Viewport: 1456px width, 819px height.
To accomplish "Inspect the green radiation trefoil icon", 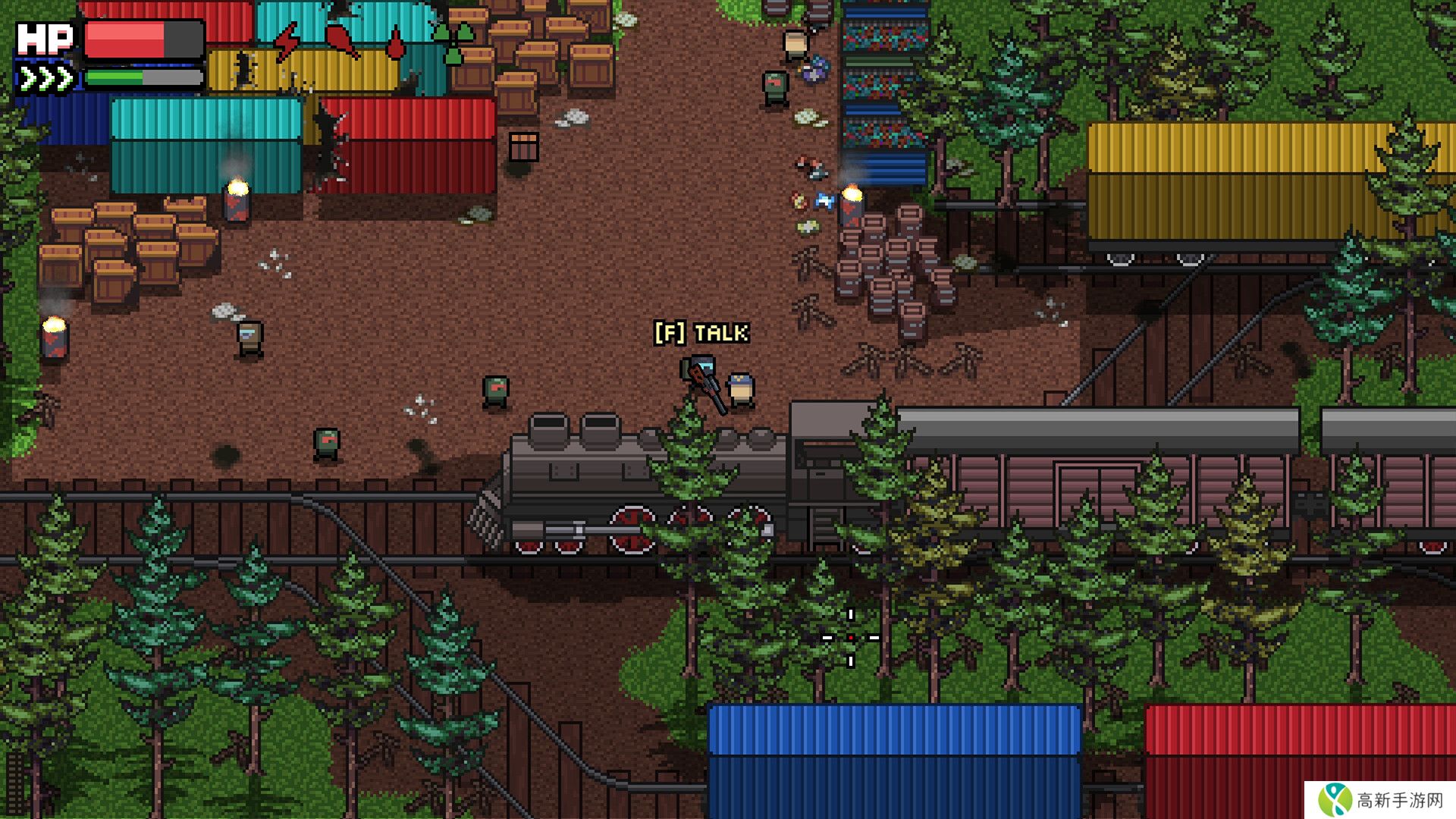I will click(453, 43).
